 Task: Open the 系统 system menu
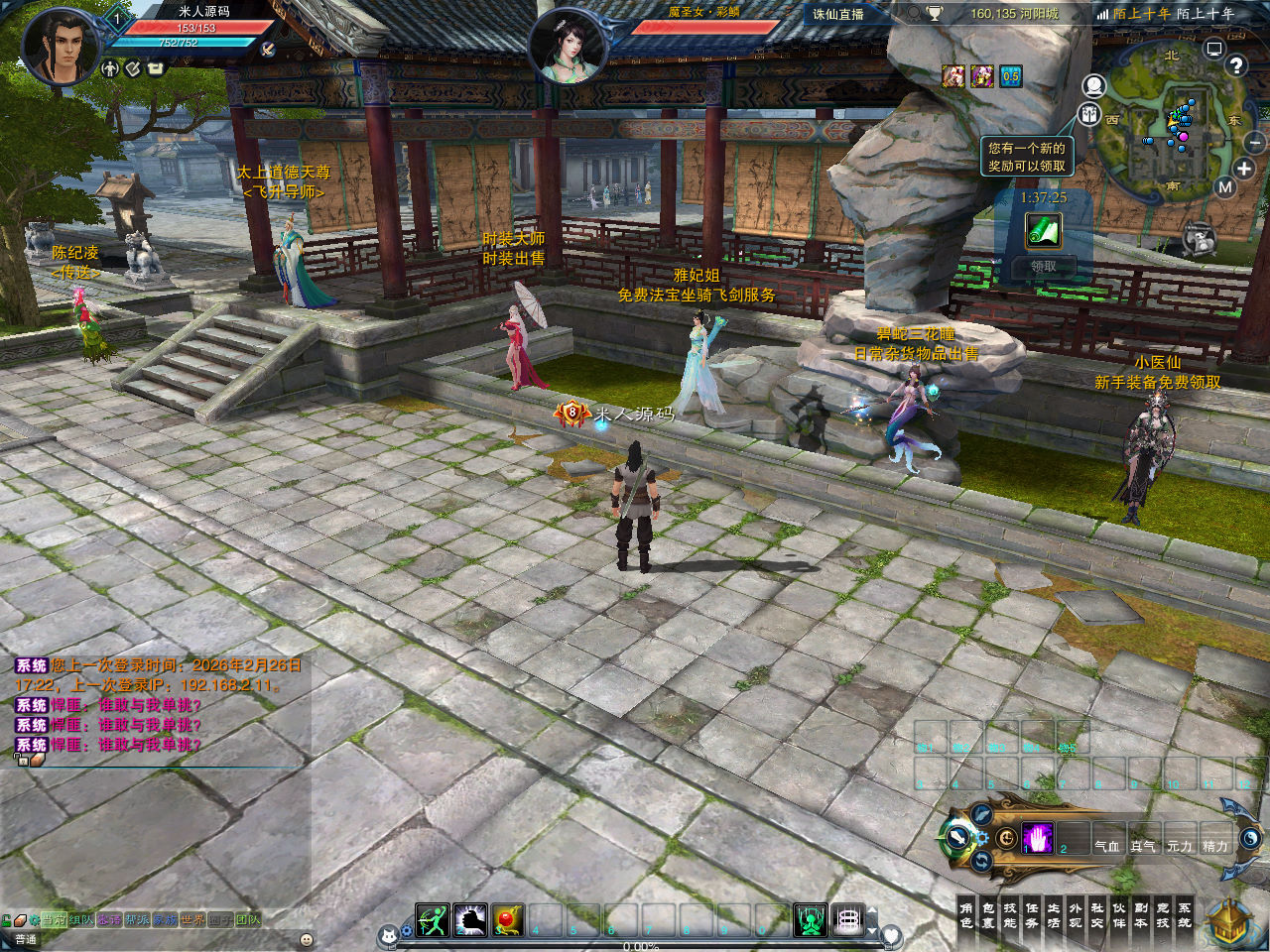[1185, 915]
